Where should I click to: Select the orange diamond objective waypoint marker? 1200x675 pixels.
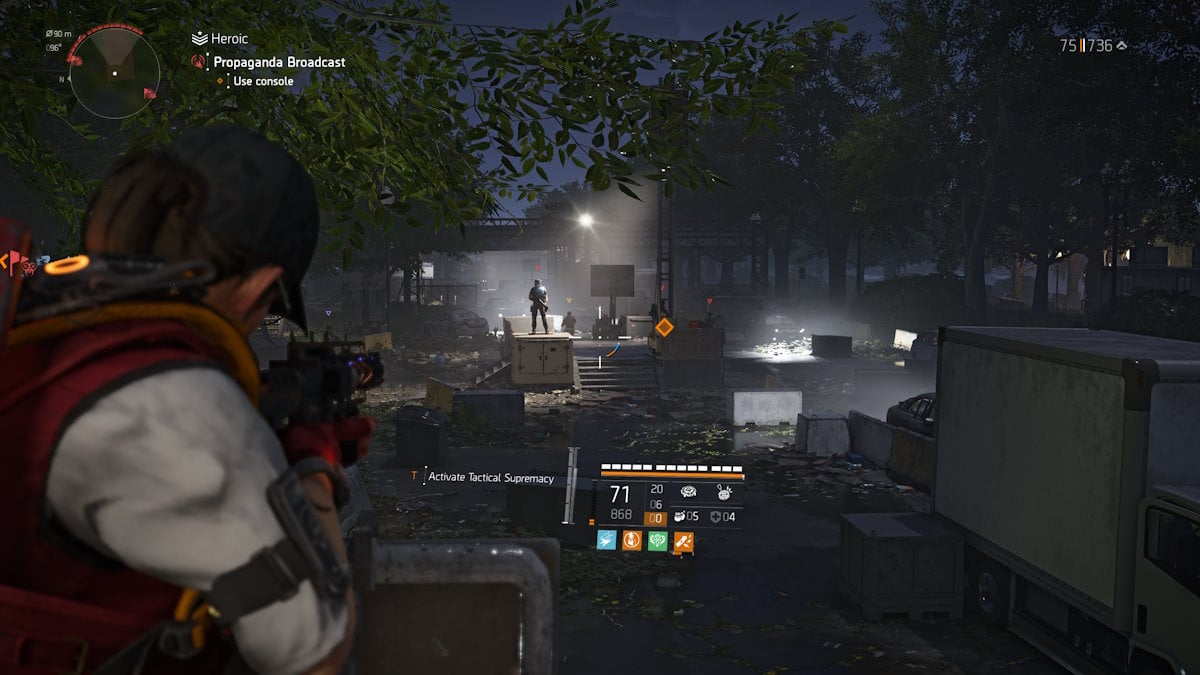click(x=664, y=327)
